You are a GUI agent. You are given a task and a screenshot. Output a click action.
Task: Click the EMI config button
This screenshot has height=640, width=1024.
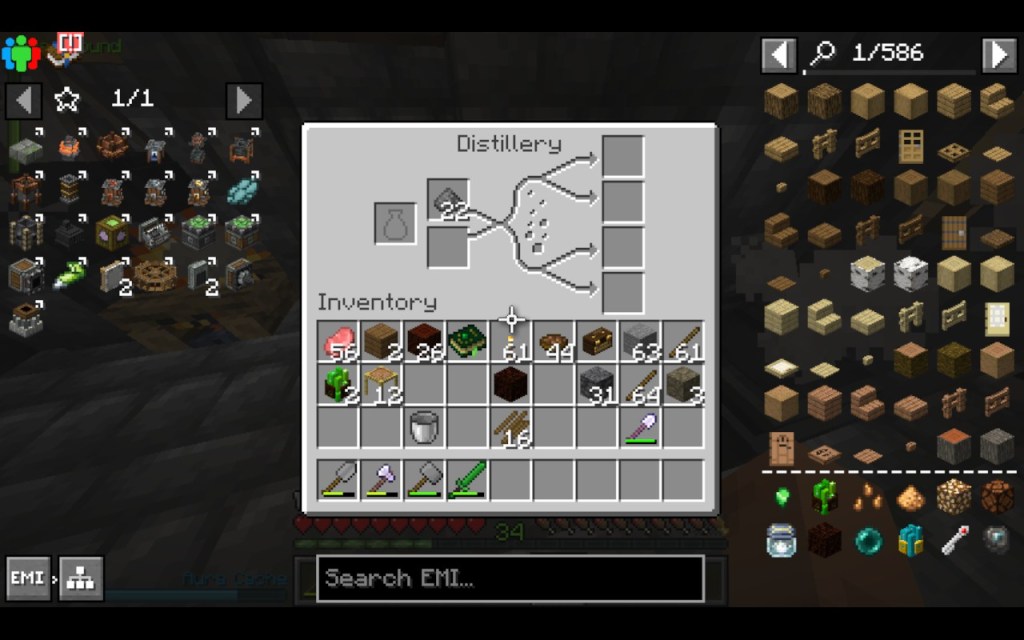tap(28, 578)
